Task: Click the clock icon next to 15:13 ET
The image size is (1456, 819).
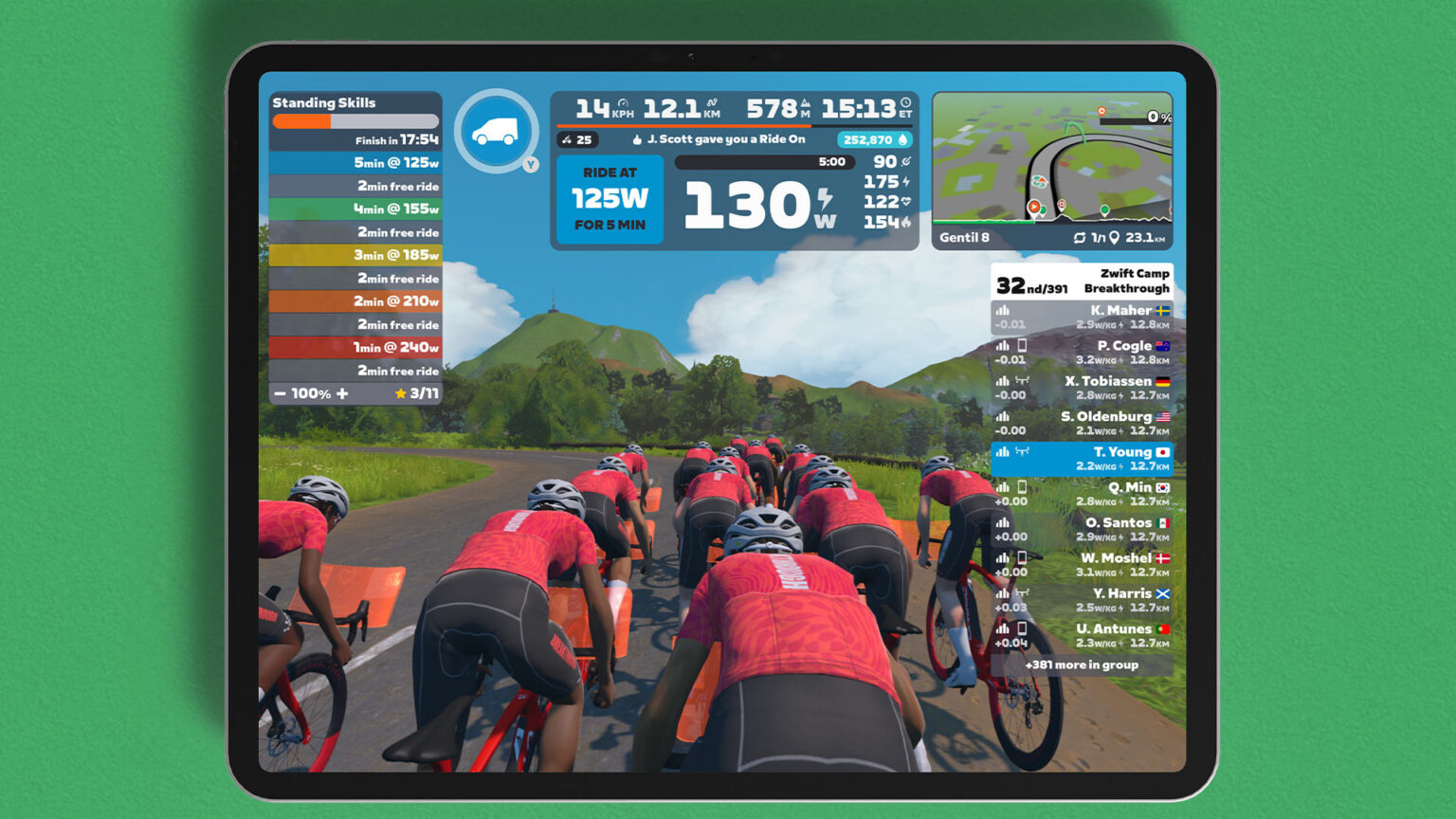Action: [x=905, y=105]
